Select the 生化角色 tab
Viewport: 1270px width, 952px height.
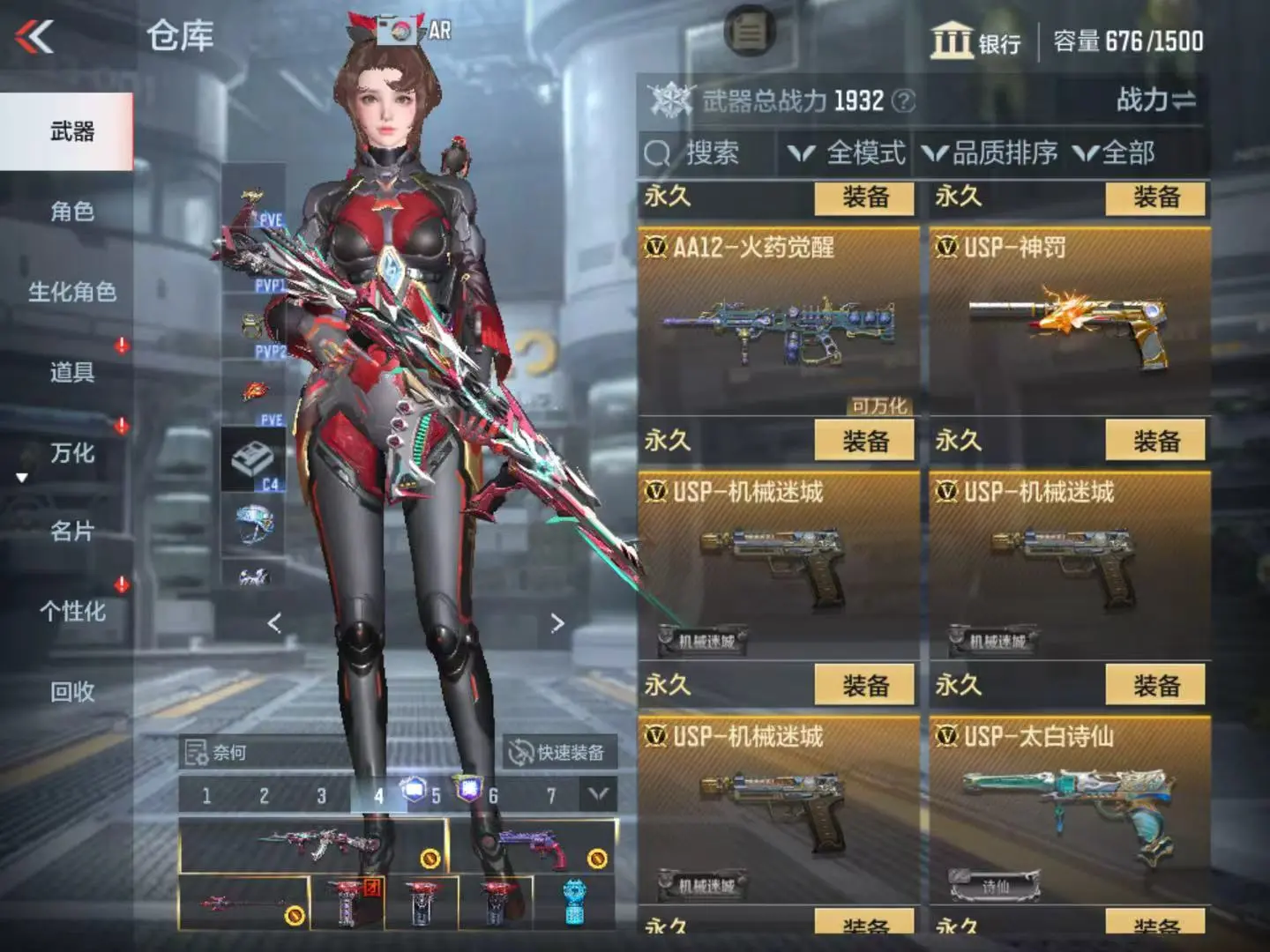[x=71, y=292]
